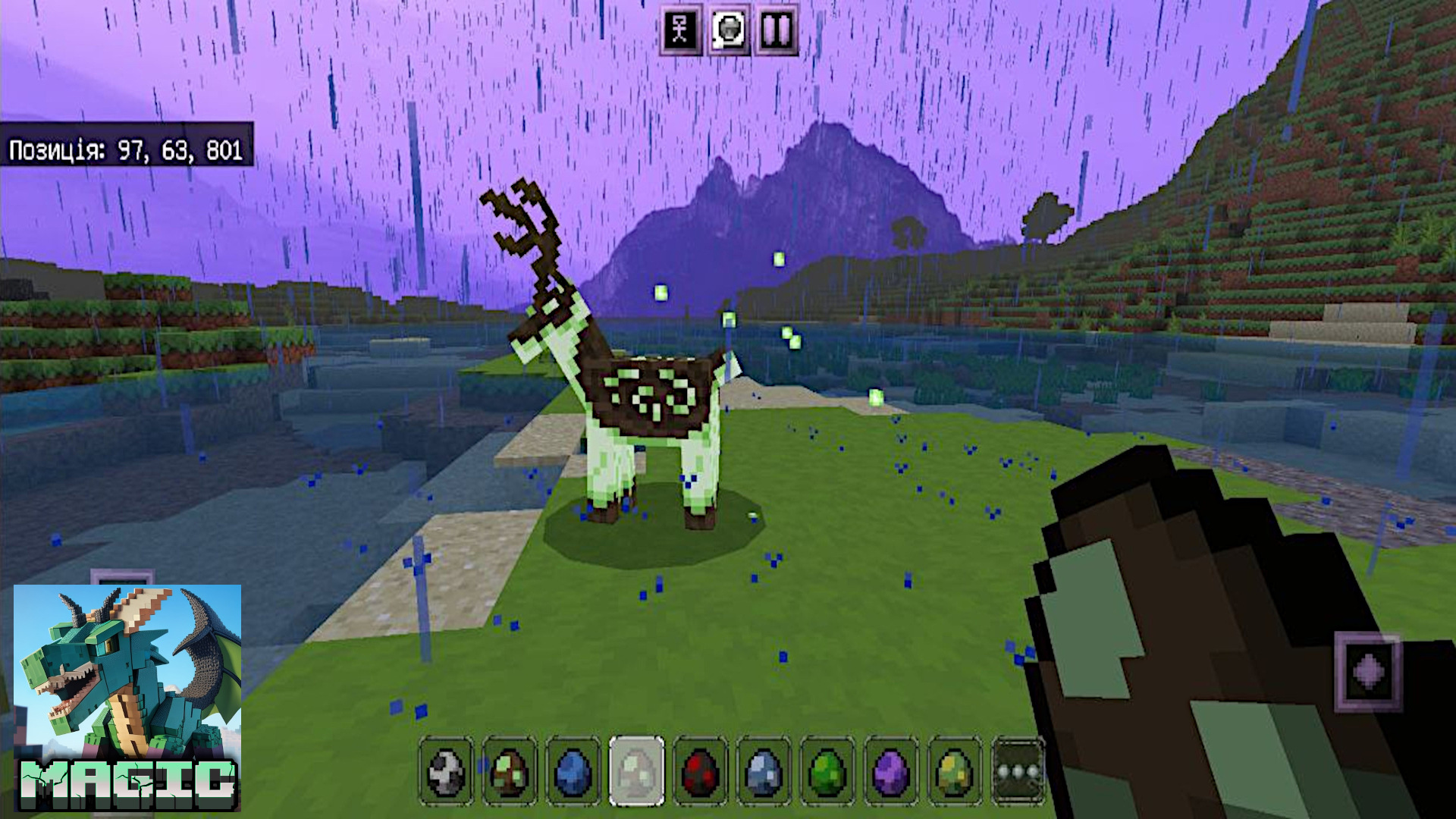Tap the diamond-shaped jump button

(x=1368, y=672)
